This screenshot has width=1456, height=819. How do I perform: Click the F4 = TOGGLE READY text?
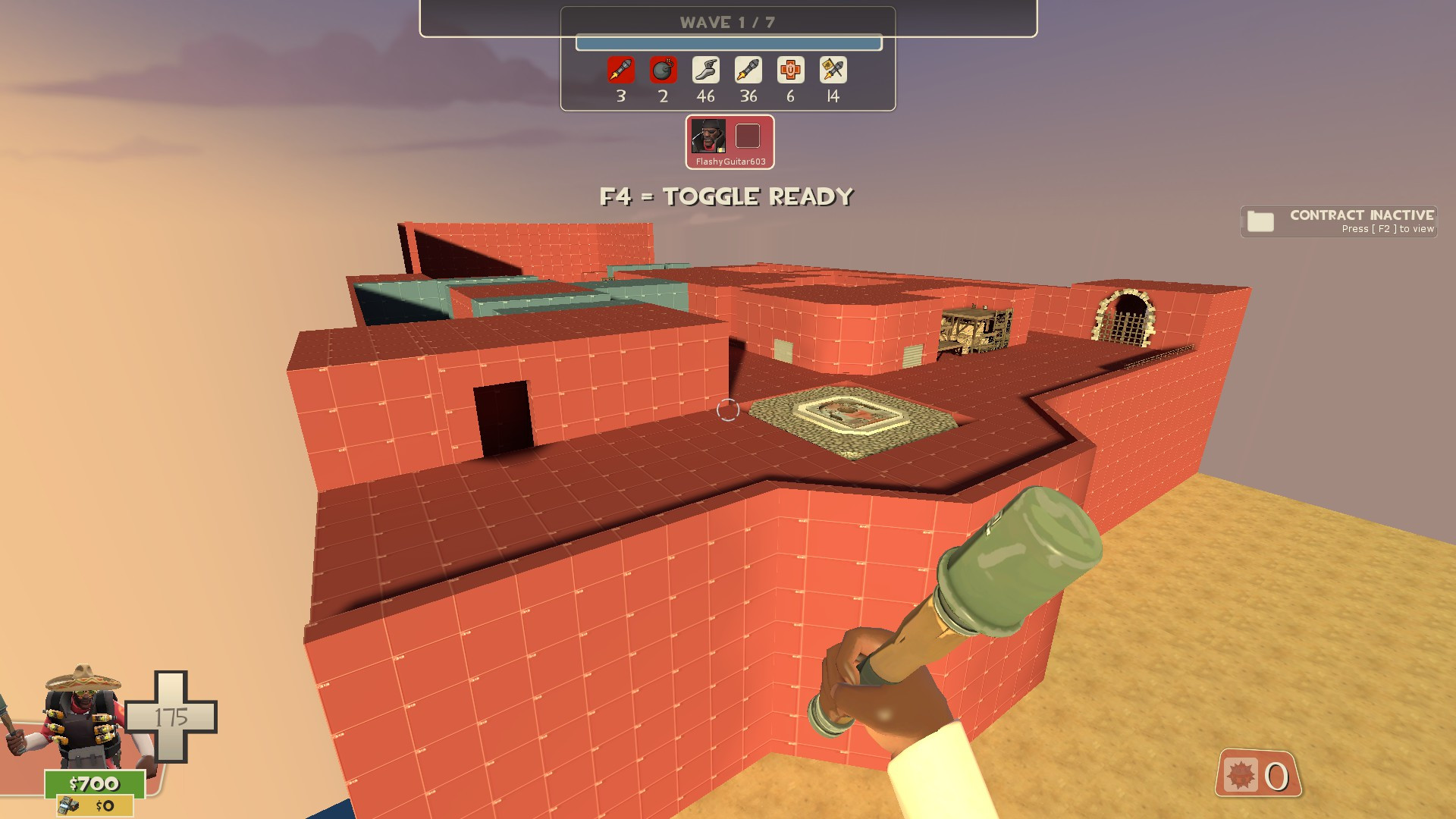(x=726, y=196)
